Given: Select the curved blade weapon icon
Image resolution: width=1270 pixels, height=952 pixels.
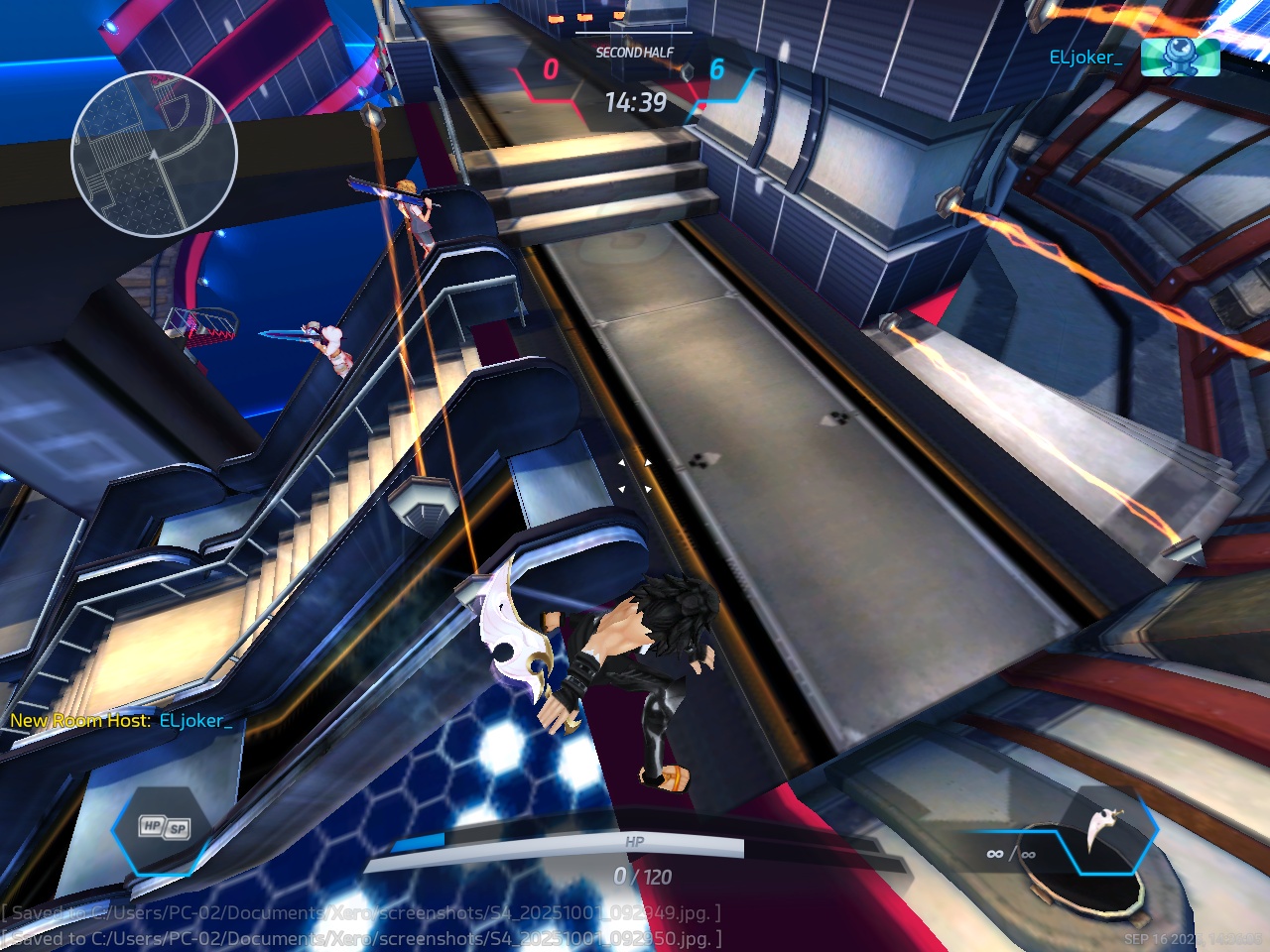Looking at the screenshot, I should 1102,830.
